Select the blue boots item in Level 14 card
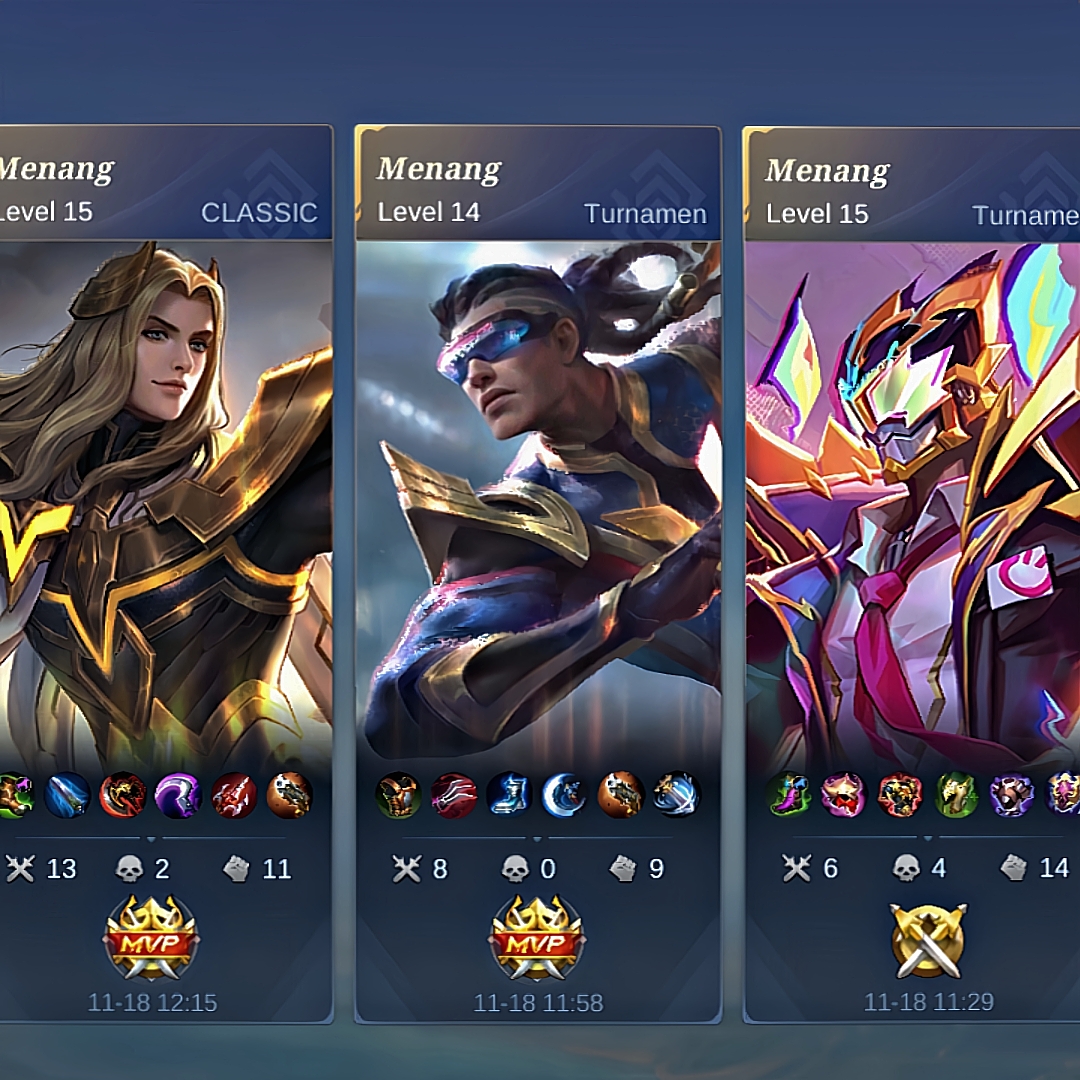The height and width of the screenshot is (1080, 1080). 509,795
